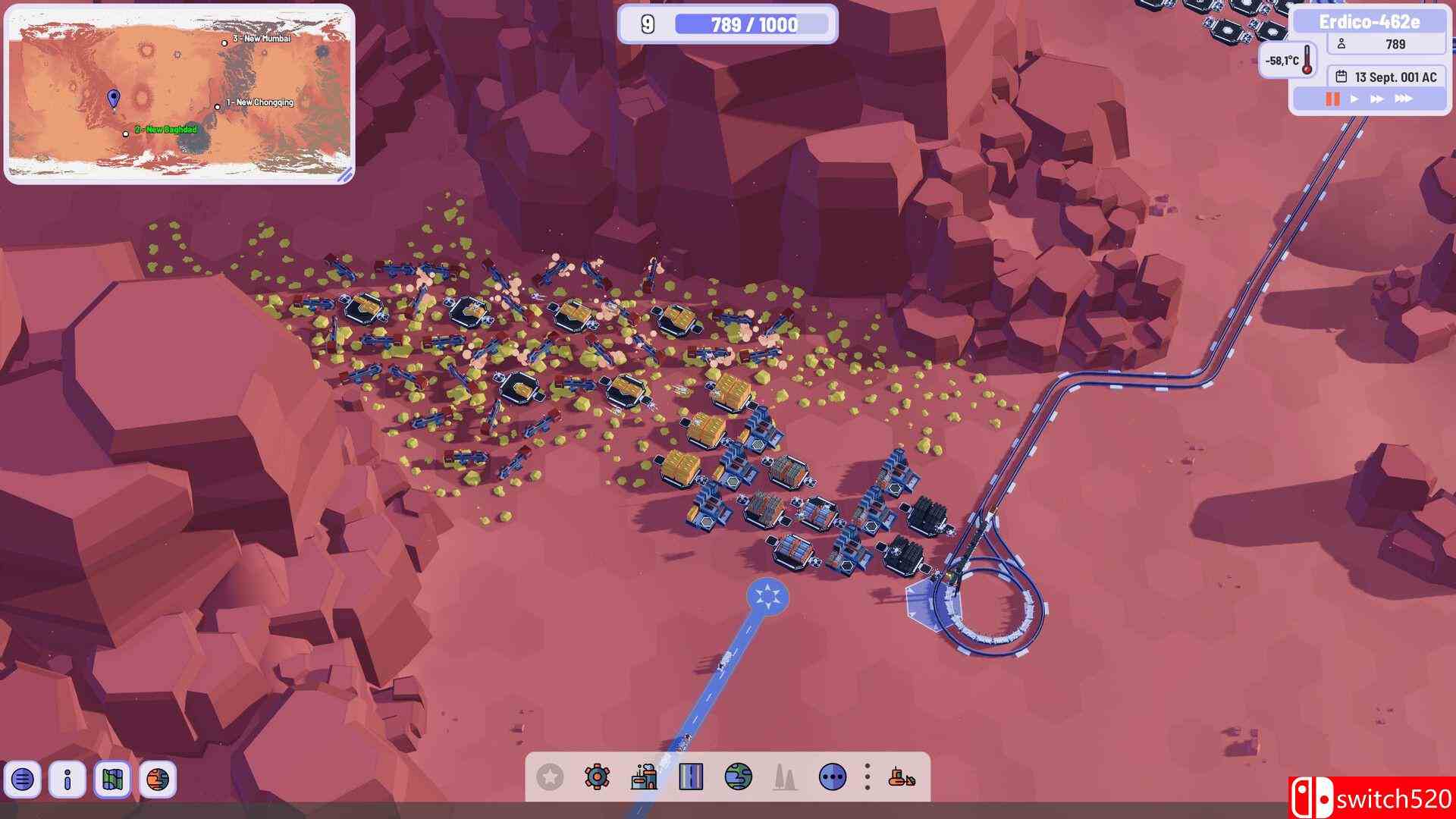Open the terraforming planet category
The width and height of the screenshot is (1456, 819).
pyautogui.click(x=738, y=777)
